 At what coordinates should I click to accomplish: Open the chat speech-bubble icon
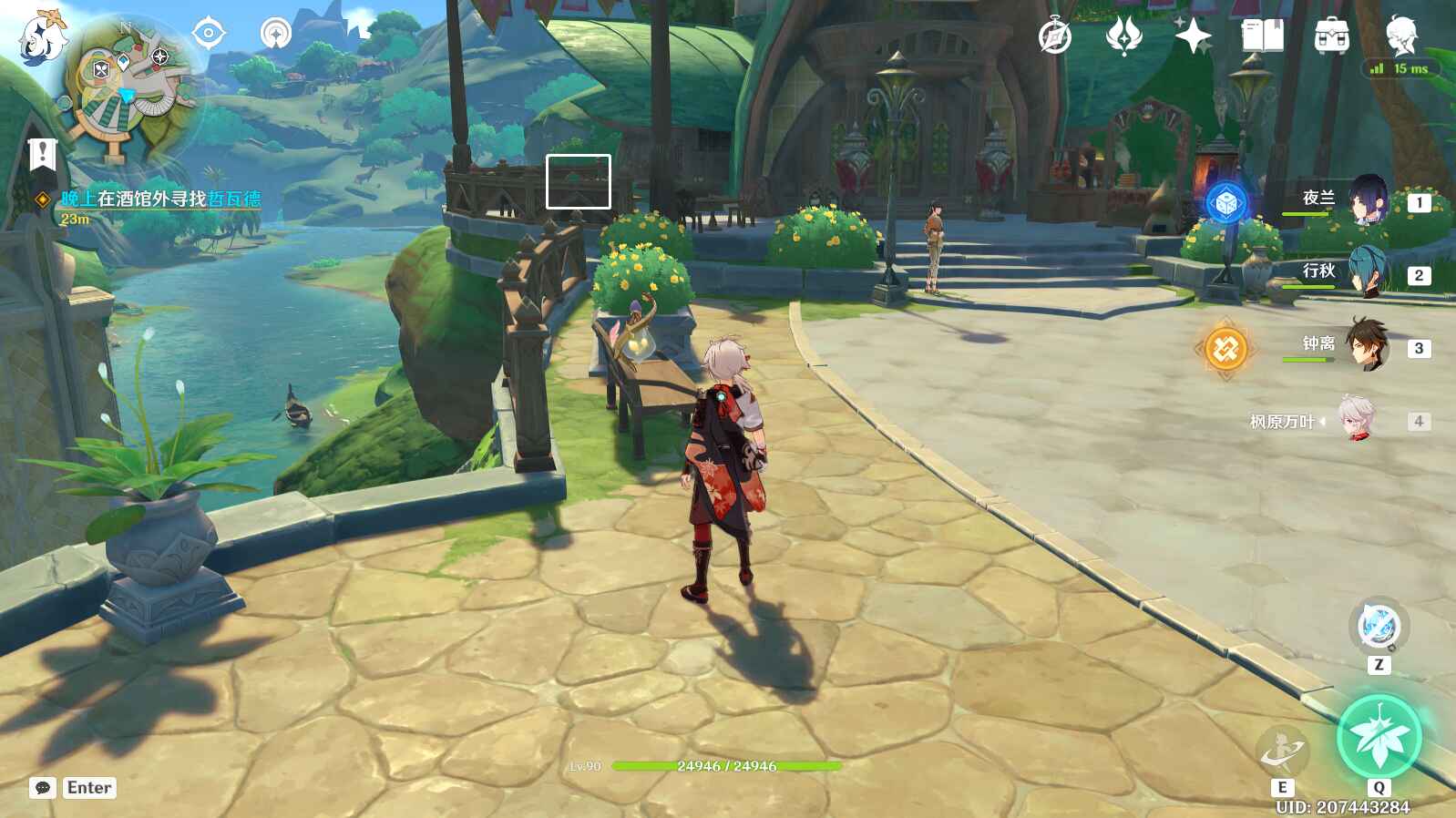click(x=43, y=788)
